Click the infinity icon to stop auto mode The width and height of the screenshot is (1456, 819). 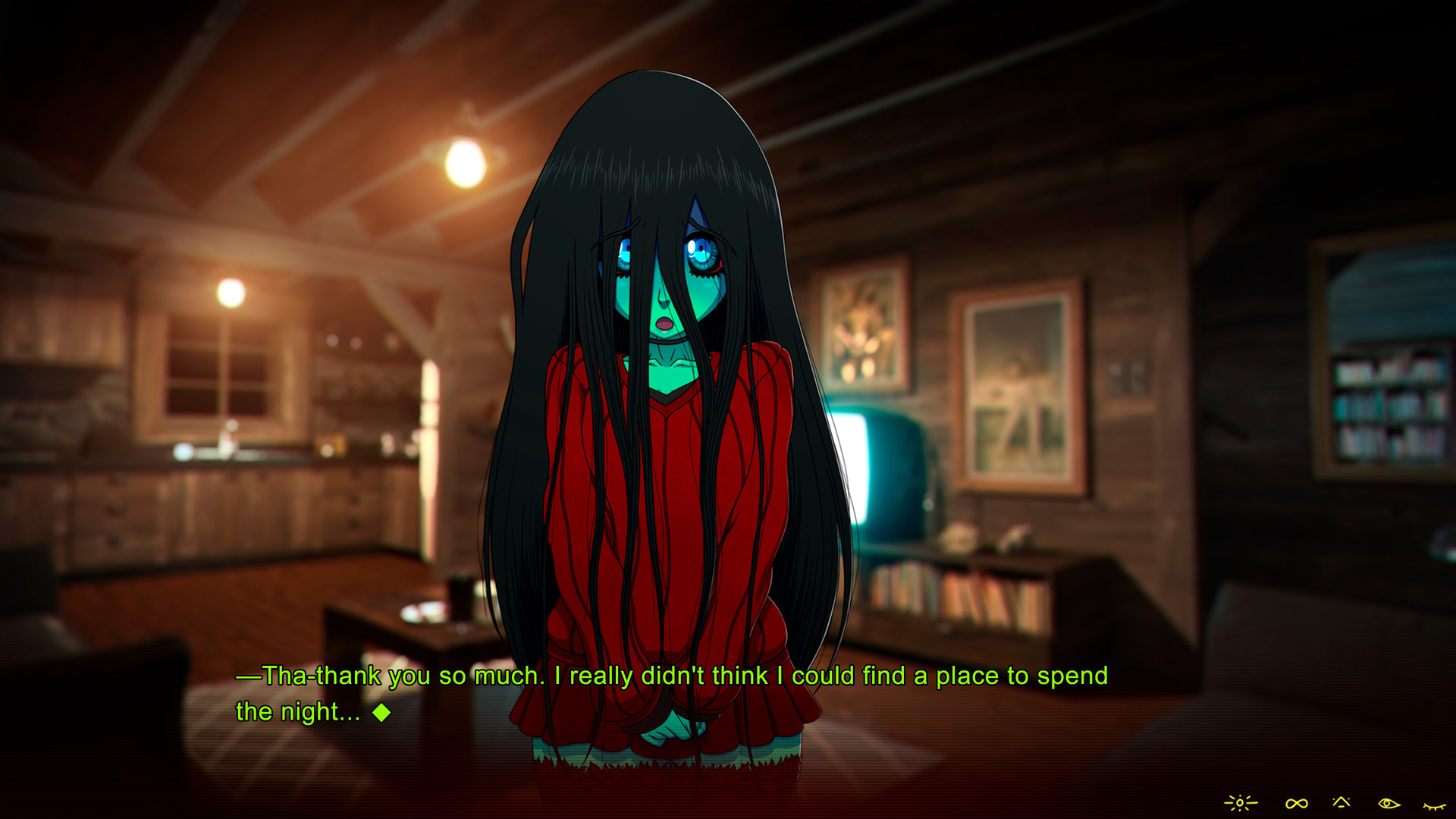[1296, 802]
